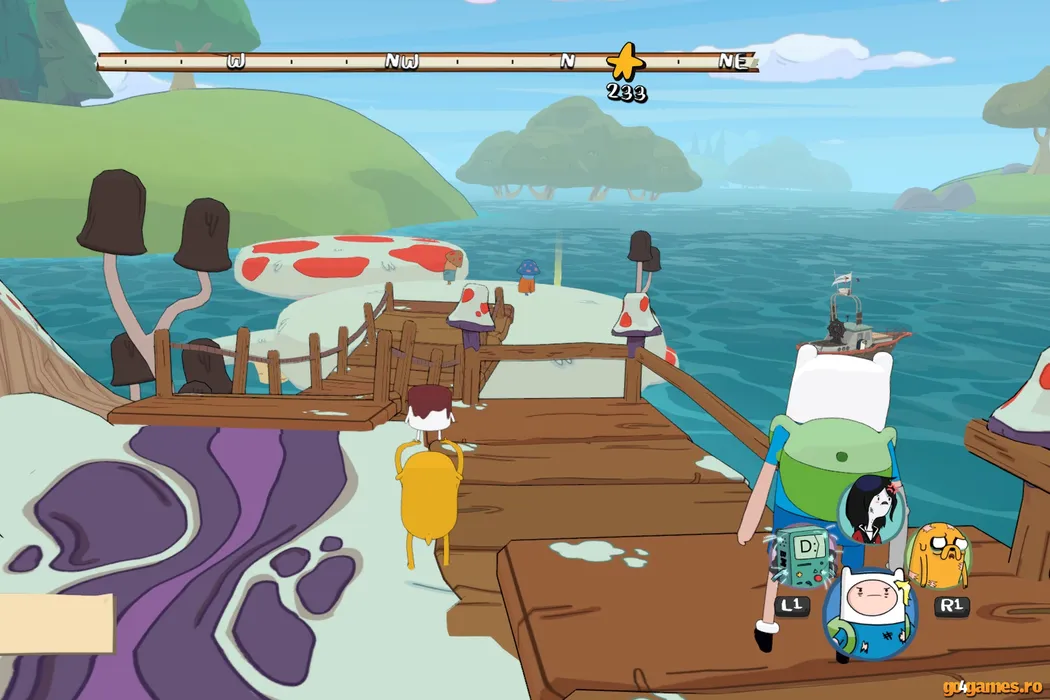The image size is (1050, 700).
Task: Select Marceline's portrait in the character wheel
Action: click(x=868, y=507)
